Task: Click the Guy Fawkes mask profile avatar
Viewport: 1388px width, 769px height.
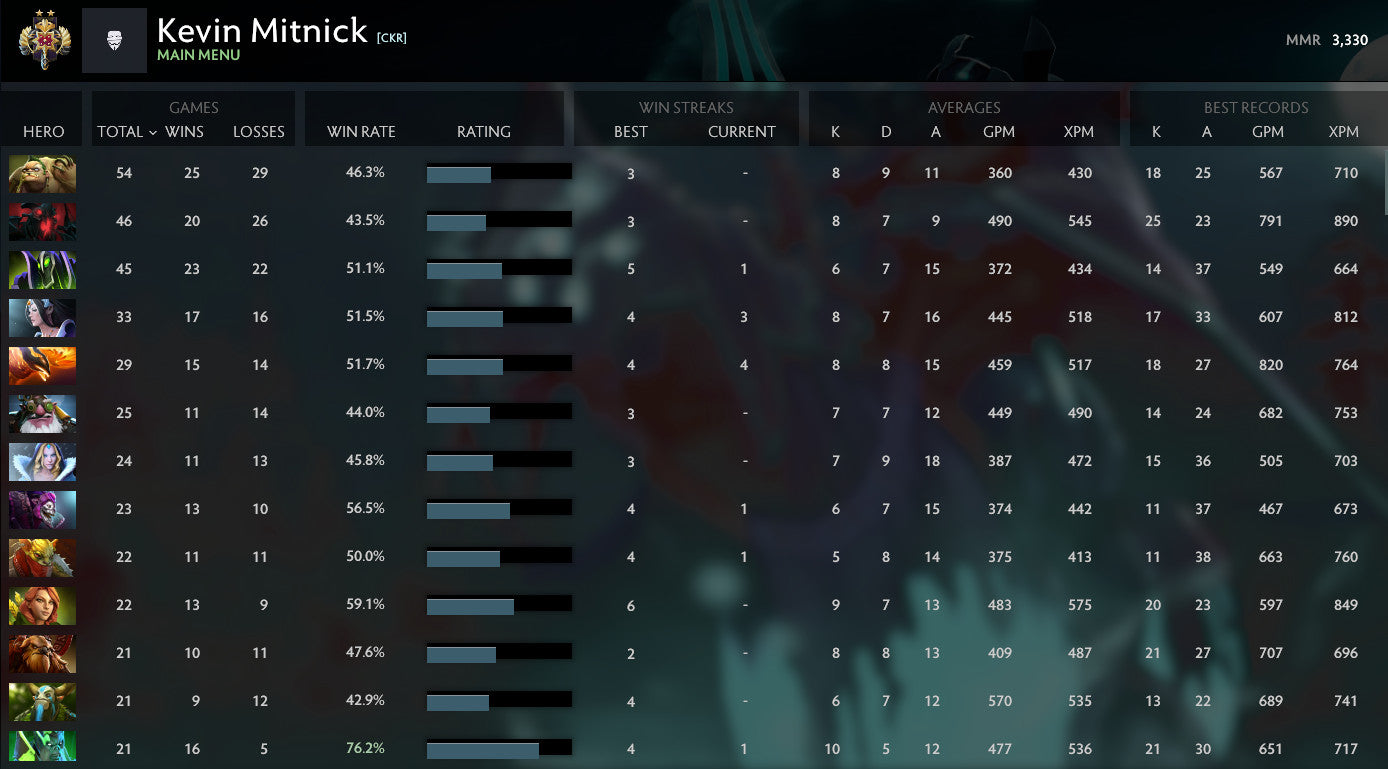Action: 114,40
